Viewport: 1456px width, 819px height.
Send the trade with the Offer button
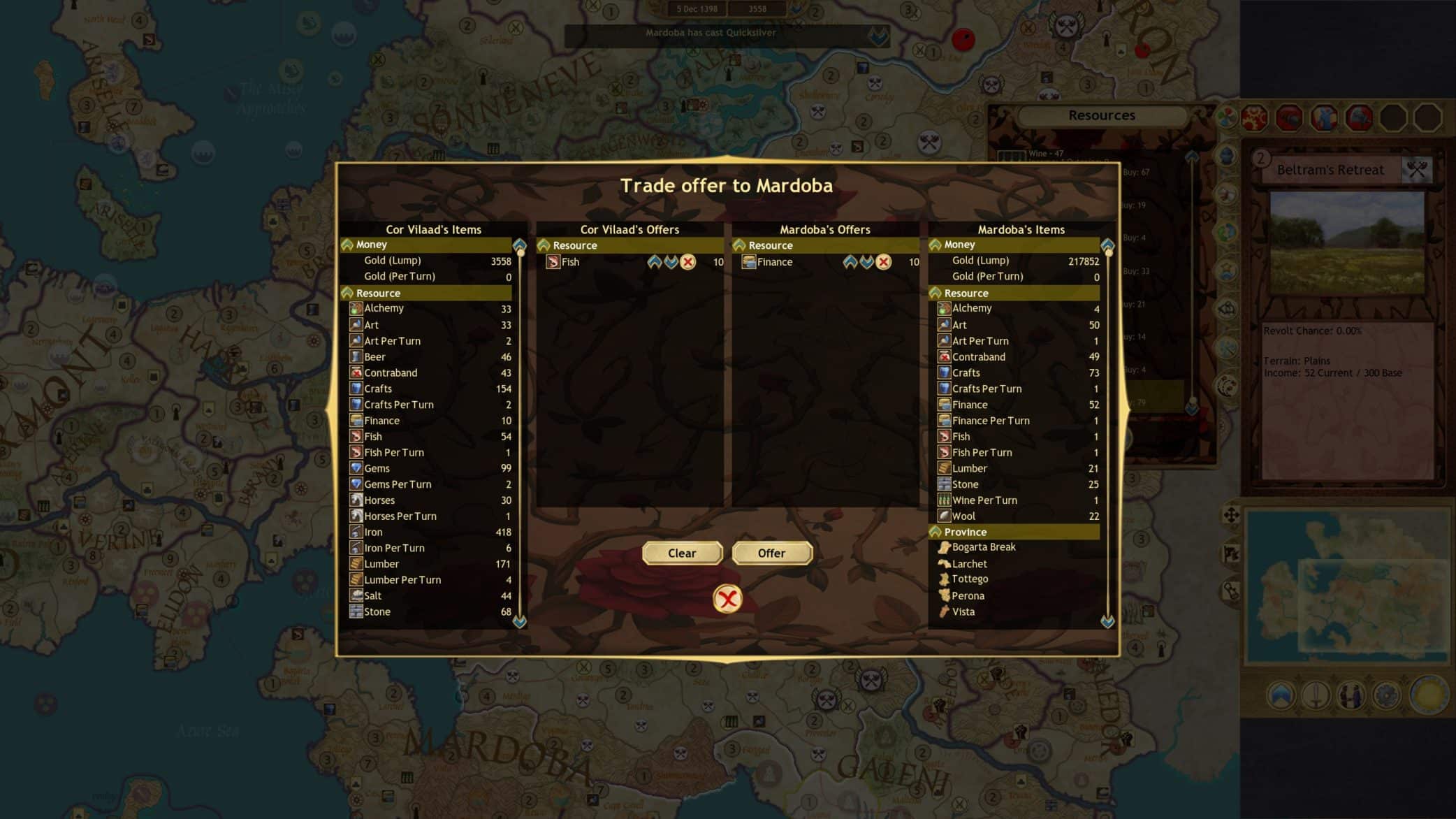771,553
